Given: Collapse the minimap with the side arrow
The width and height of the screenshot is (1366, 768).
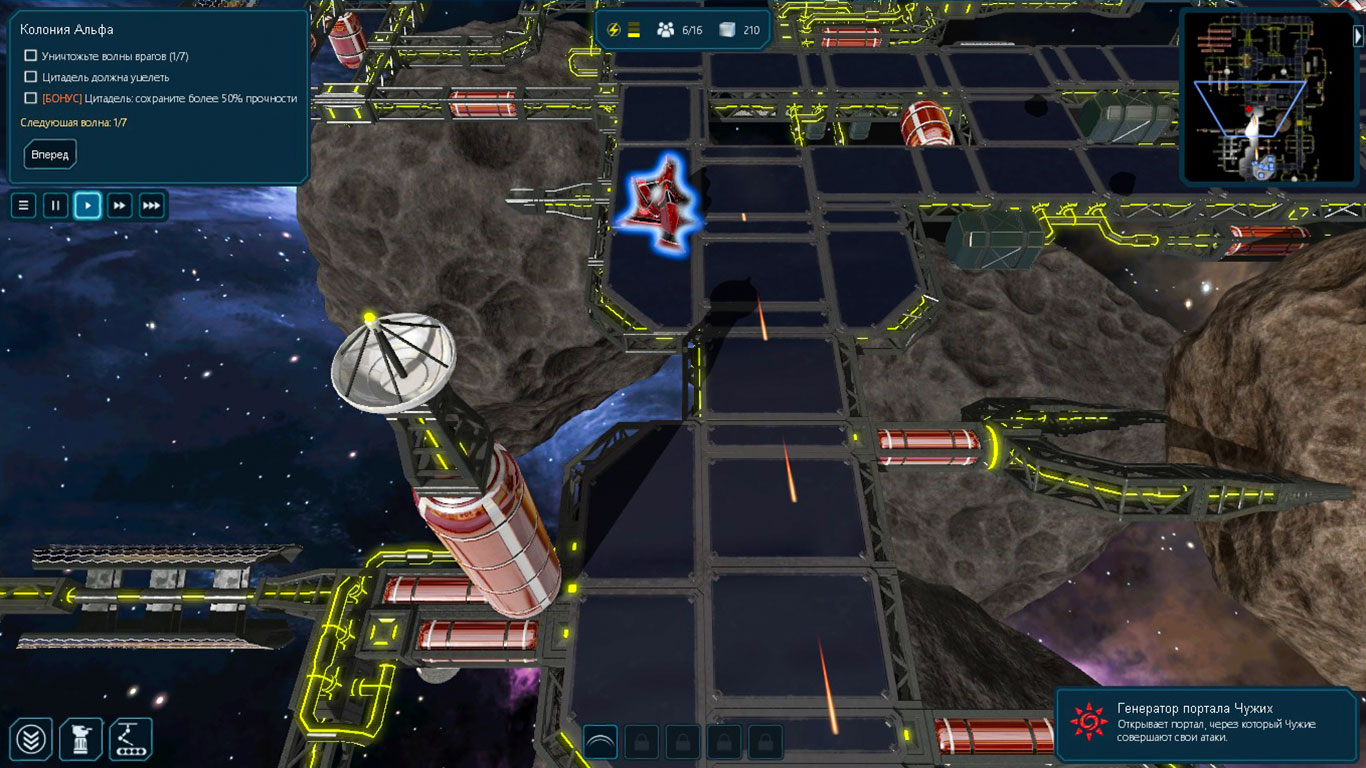Looking at the screenshot, I should (x=1358, y=36).
